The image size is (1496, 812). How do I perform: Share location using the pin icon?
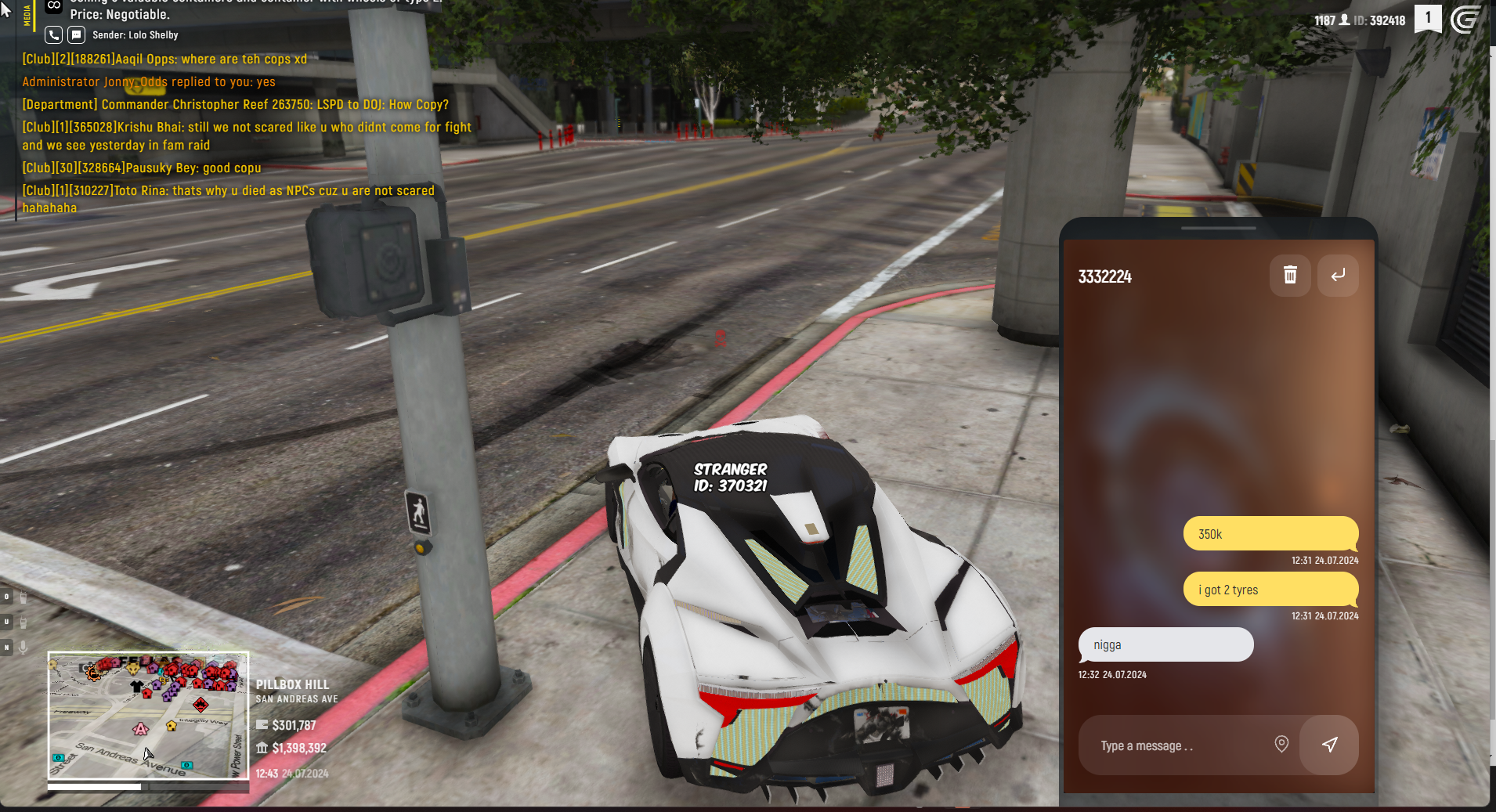[1281, 744]
